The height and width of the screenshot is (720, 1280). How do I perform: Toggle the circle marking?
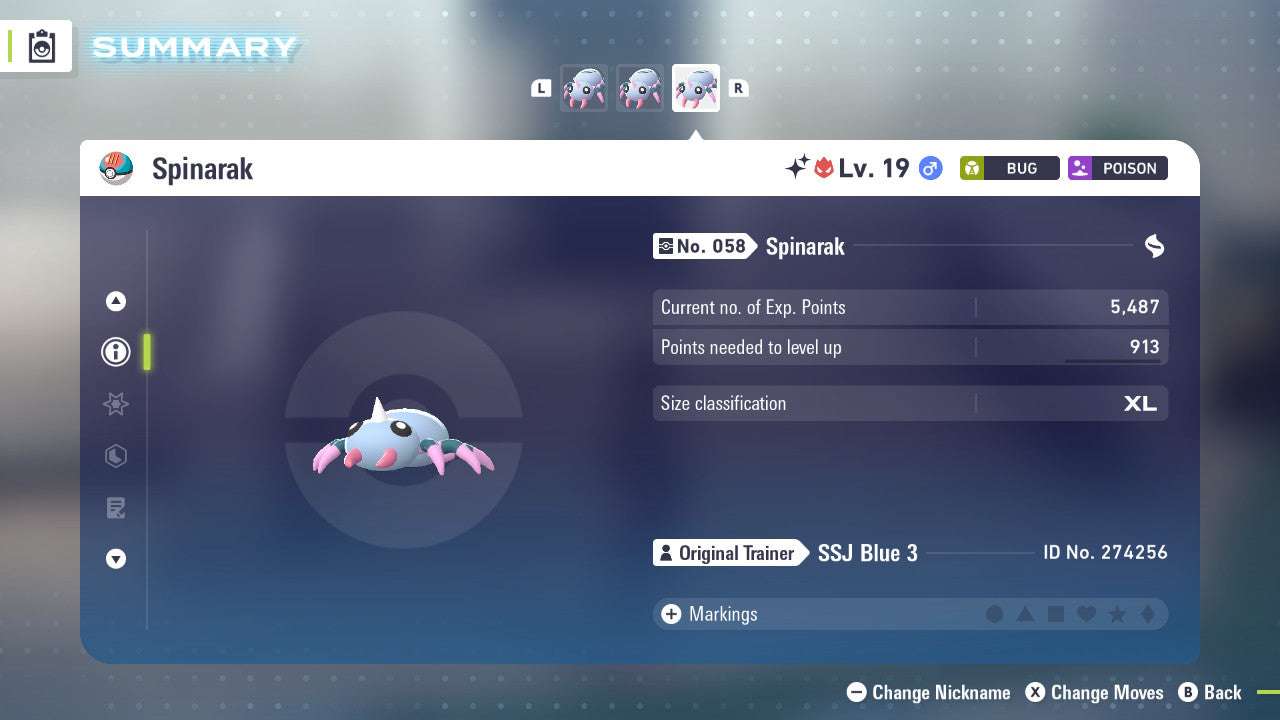click(x=995, y=614)
